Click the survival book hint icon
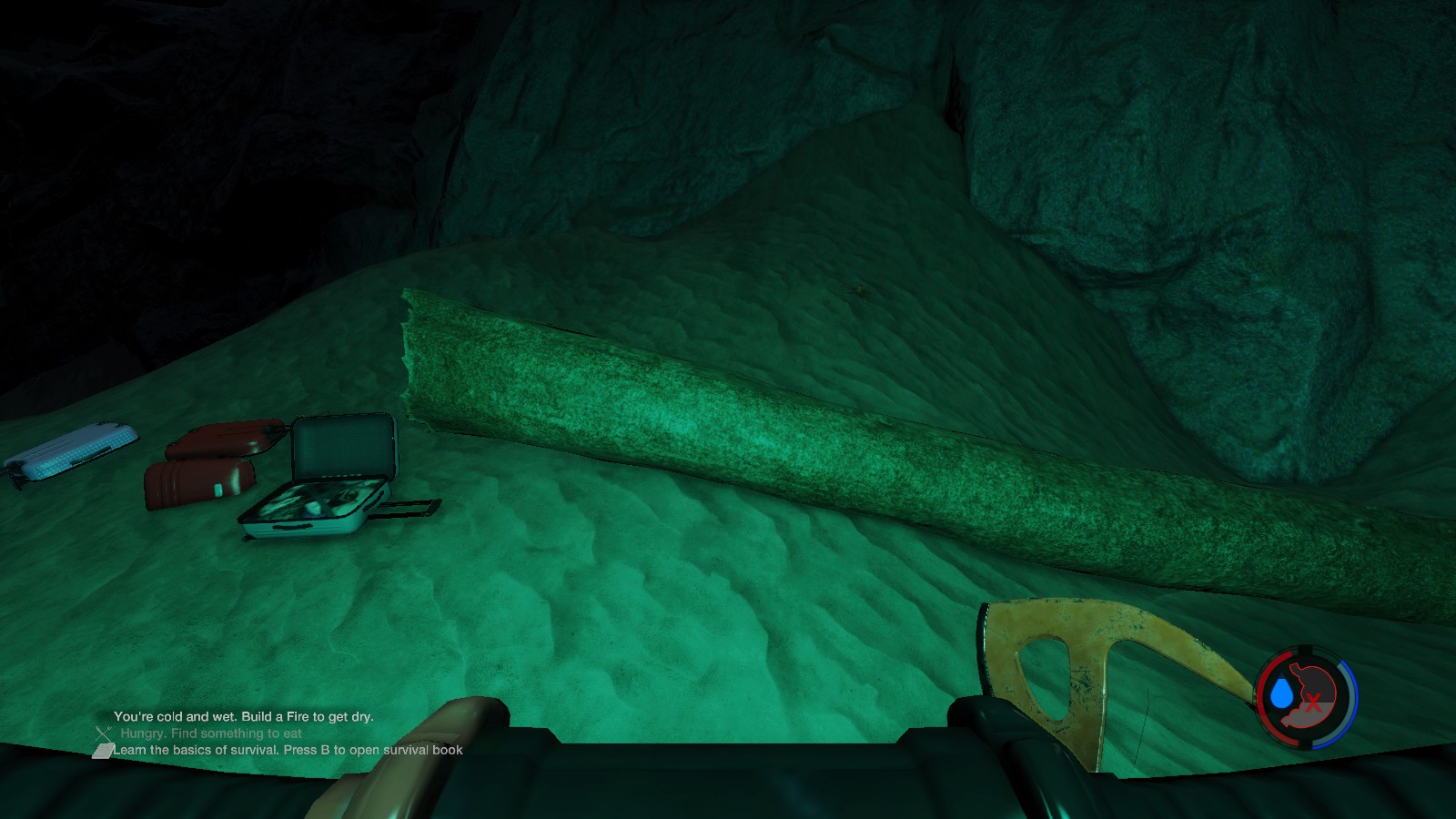Viewport: 1456px width, 819px height. 103,751
